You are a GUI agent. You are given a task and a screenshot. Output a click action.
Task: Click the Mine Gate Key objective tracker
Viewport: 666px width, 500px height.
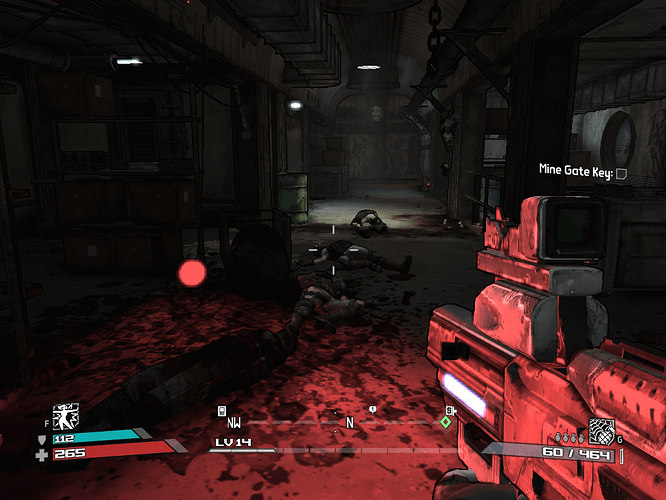[580, 173]
